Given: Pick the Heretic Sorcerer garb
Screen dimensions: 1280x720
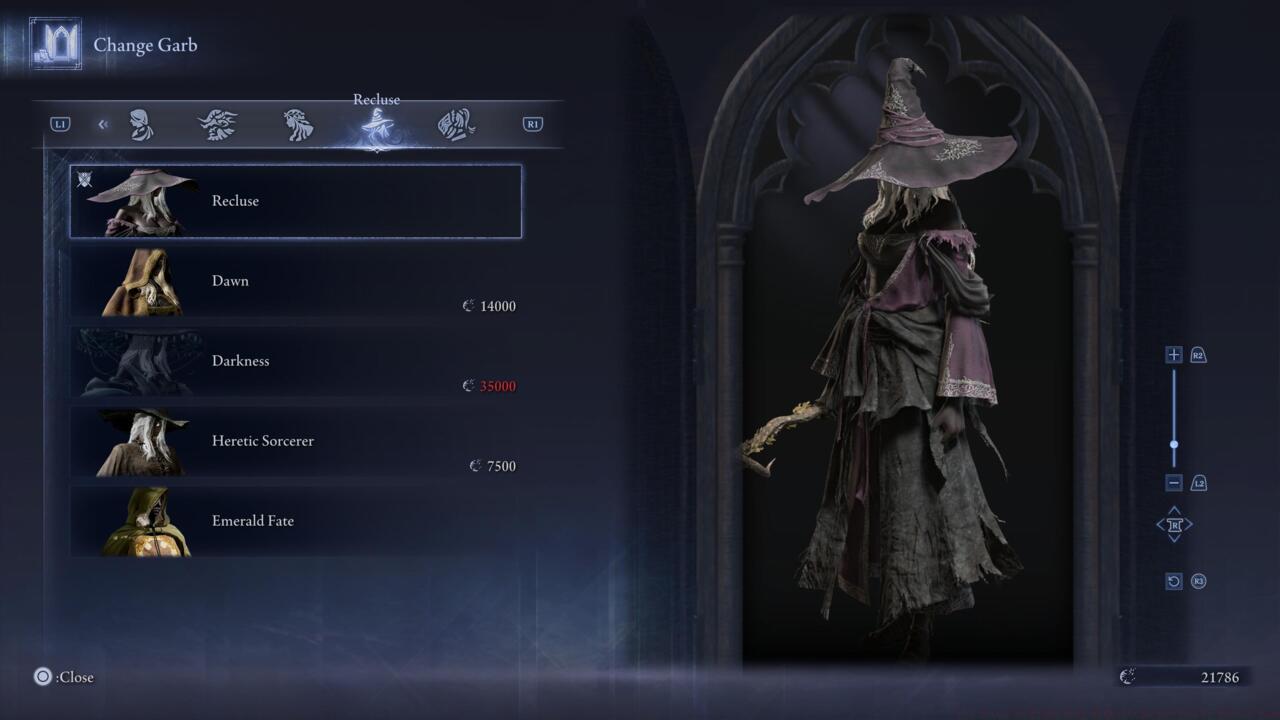Looking at the screenshot, I should (x=296, y=441).
